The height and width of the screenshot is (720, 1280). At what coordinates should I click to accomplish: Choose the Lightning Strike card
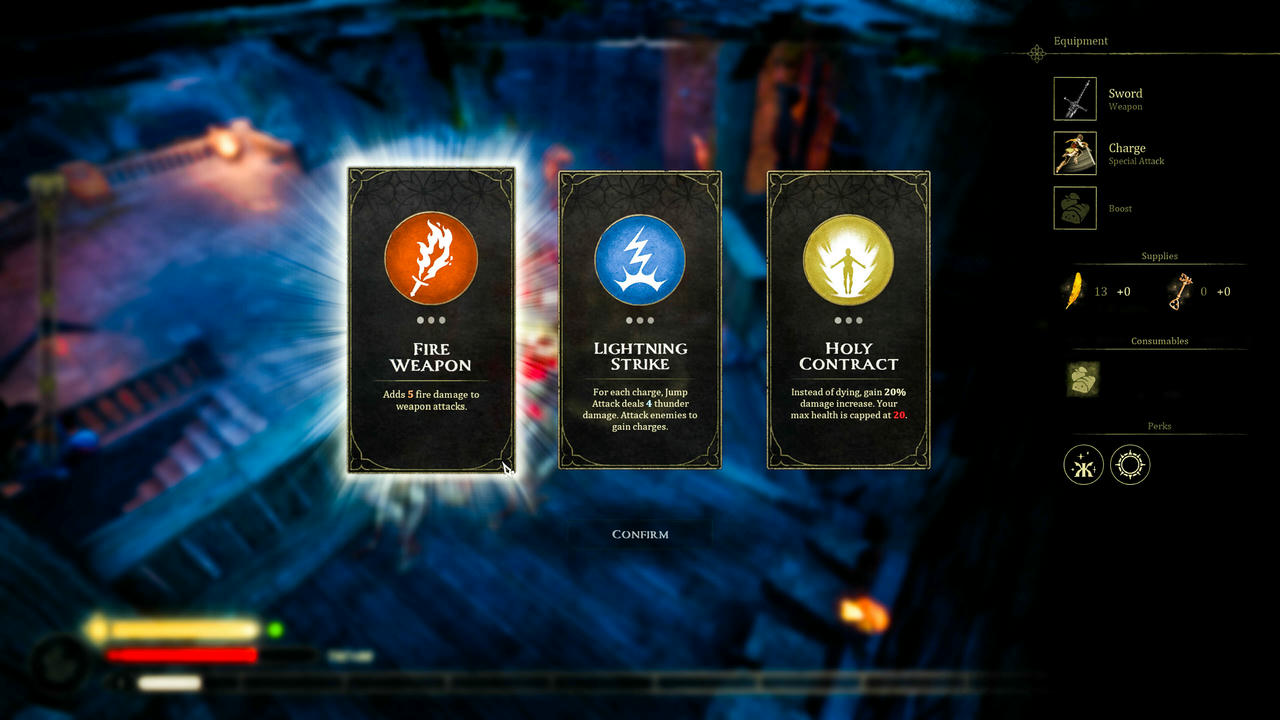[x=640, y=320]
